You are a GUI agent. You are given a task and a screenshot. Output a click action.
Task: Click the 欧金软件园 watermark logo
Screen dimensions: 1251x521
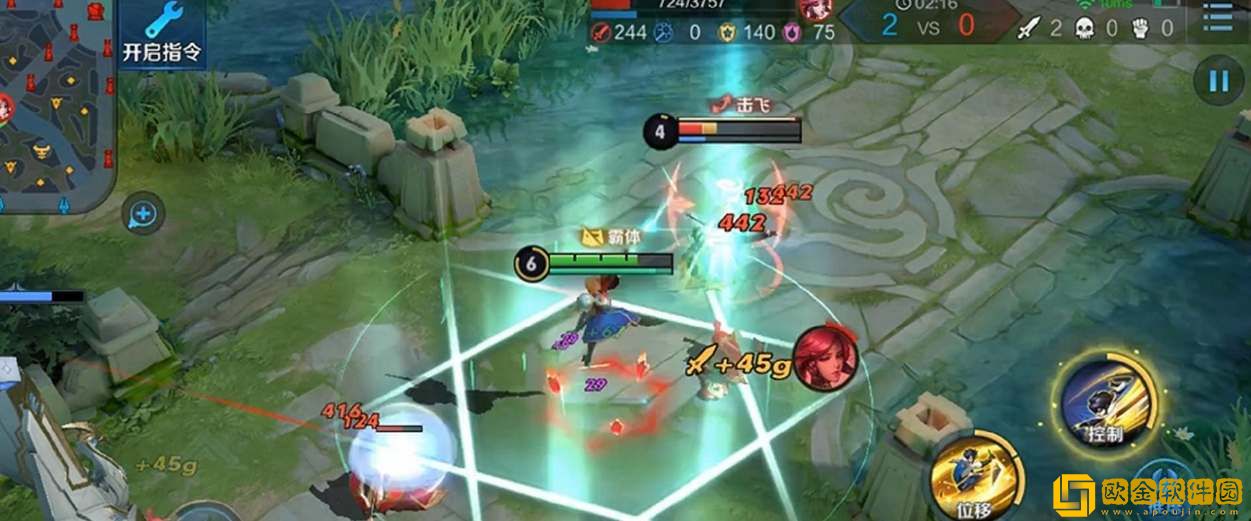pyautogui.click(x=1146, y=494)
